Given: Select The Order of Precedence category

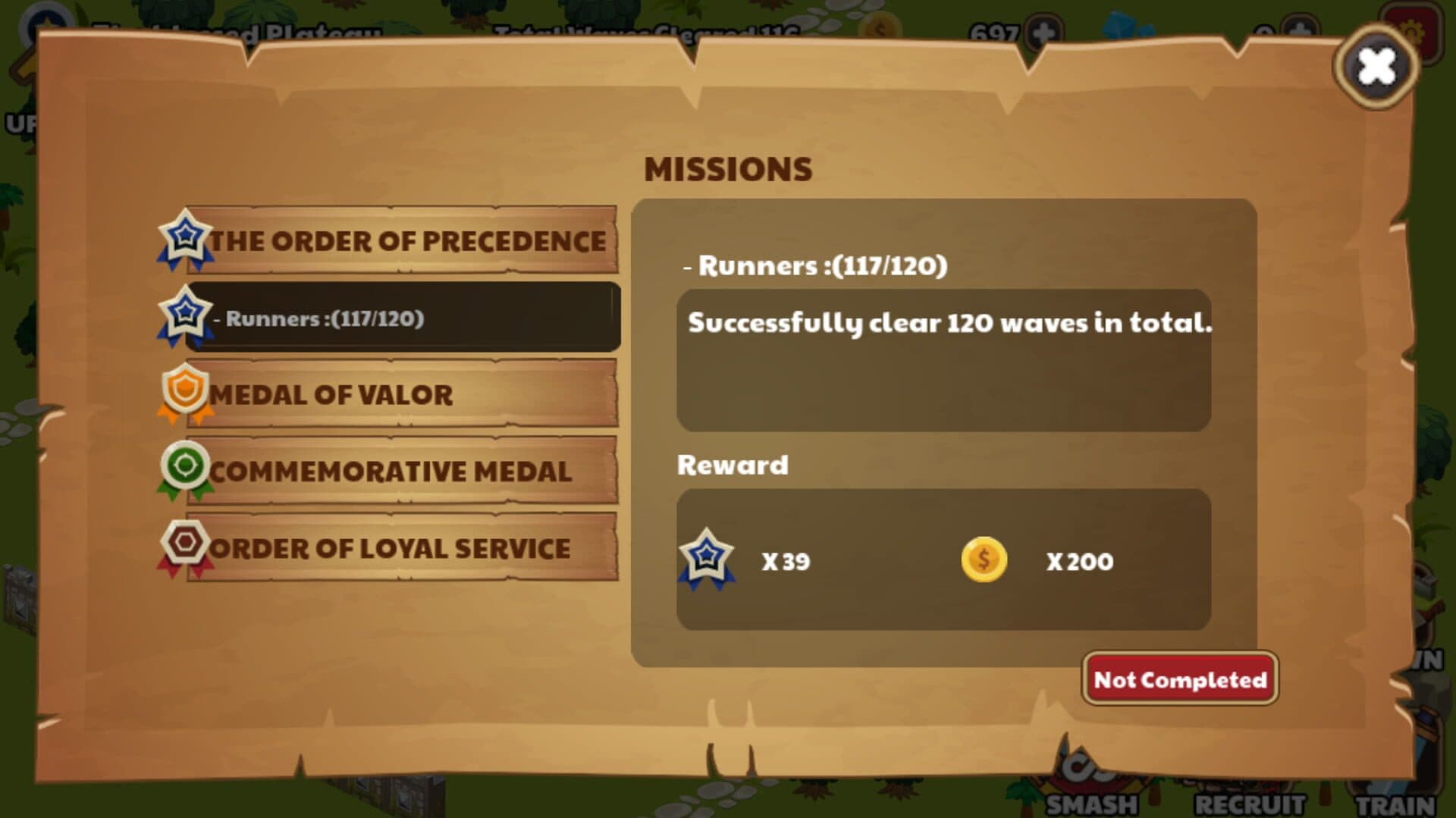Looking at the screenshot, I should [402, 241].
